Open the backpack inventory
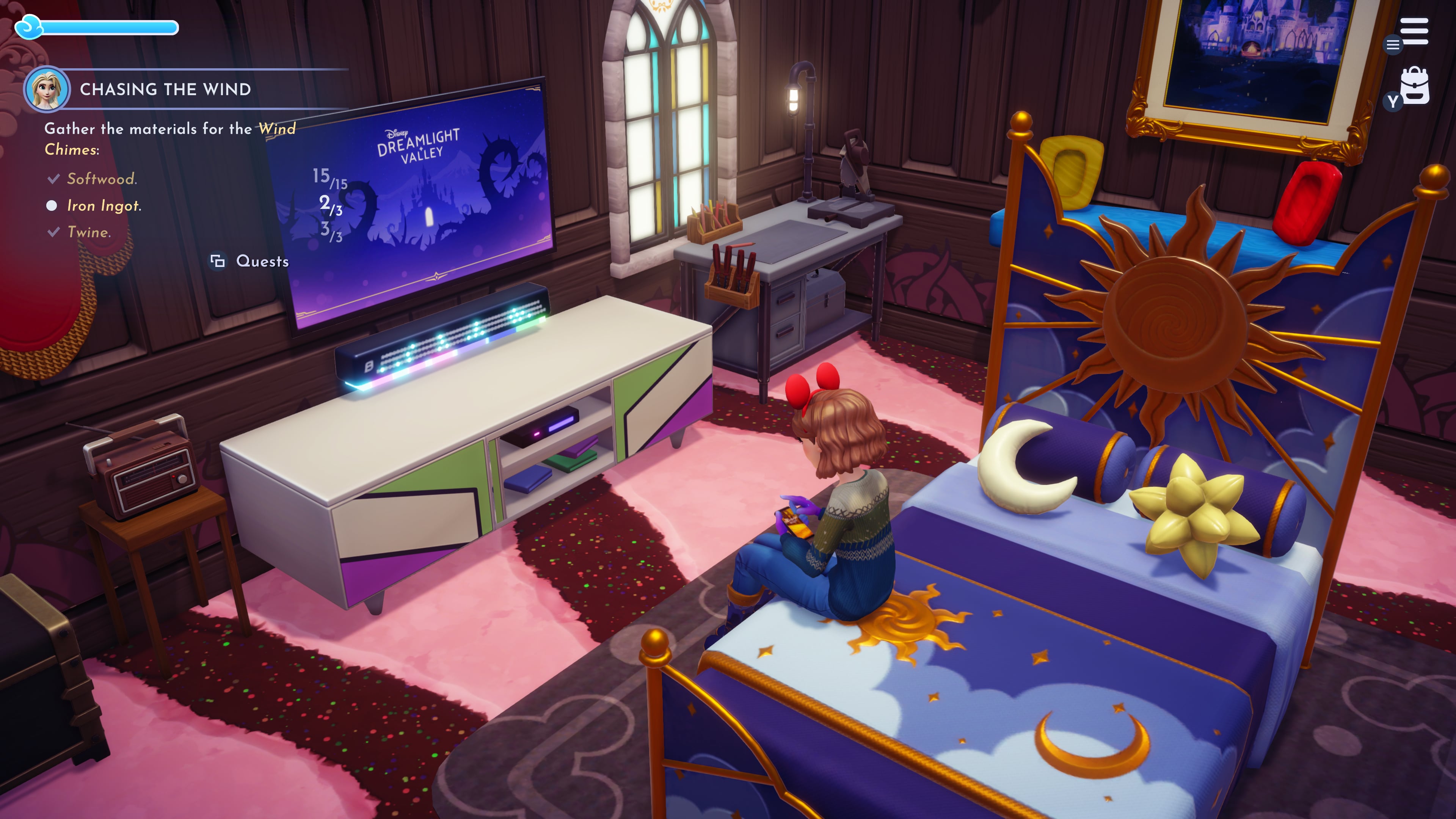The width and height of the screenshot is (1456, 819). [x=1415, y=86]
